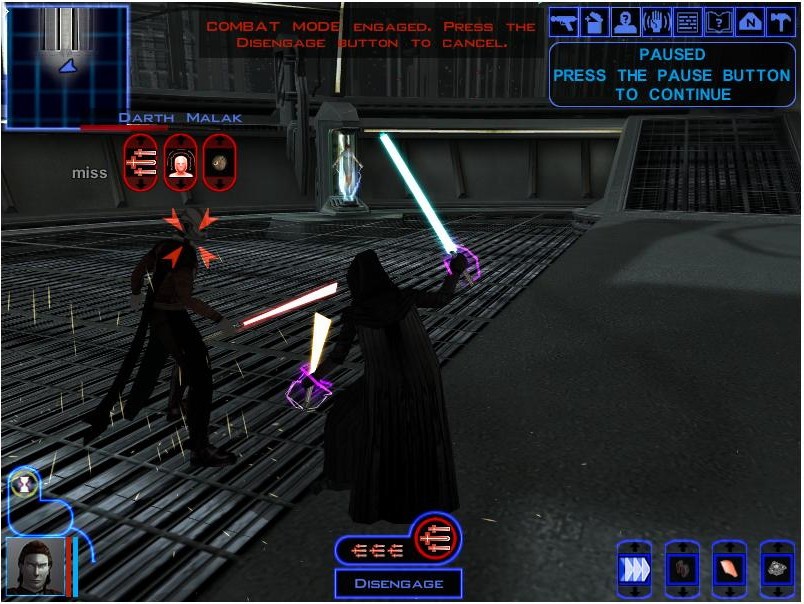Open the Options menu hammer icon
804x604 pixels.
[x=780, y=21]
